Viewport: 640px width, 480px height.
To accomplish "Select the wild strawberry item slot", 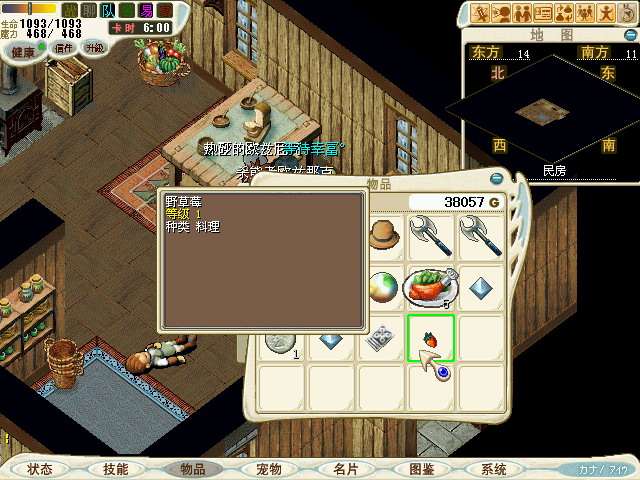I will pyautogui.click(x=431, y=337).
